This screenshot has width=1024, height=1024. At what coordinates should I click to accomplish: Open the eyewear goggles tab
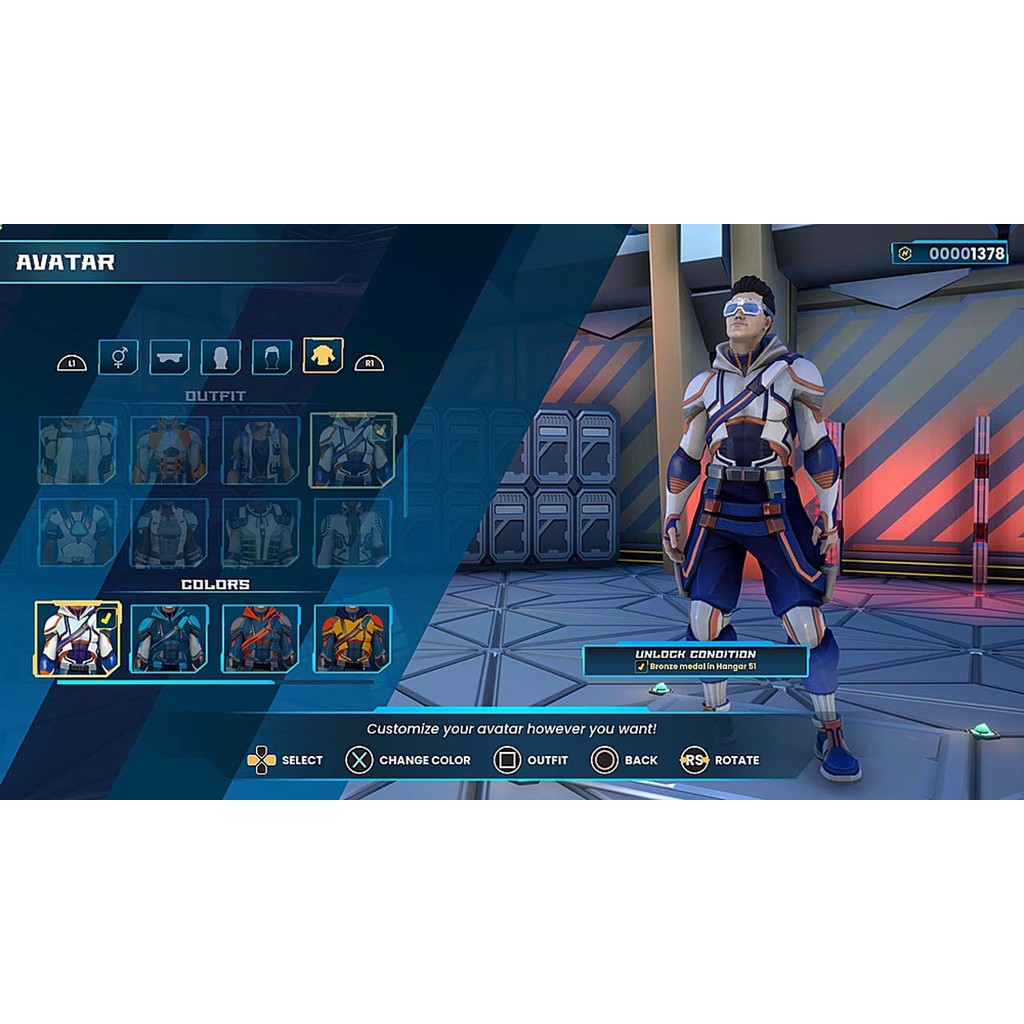169,356
